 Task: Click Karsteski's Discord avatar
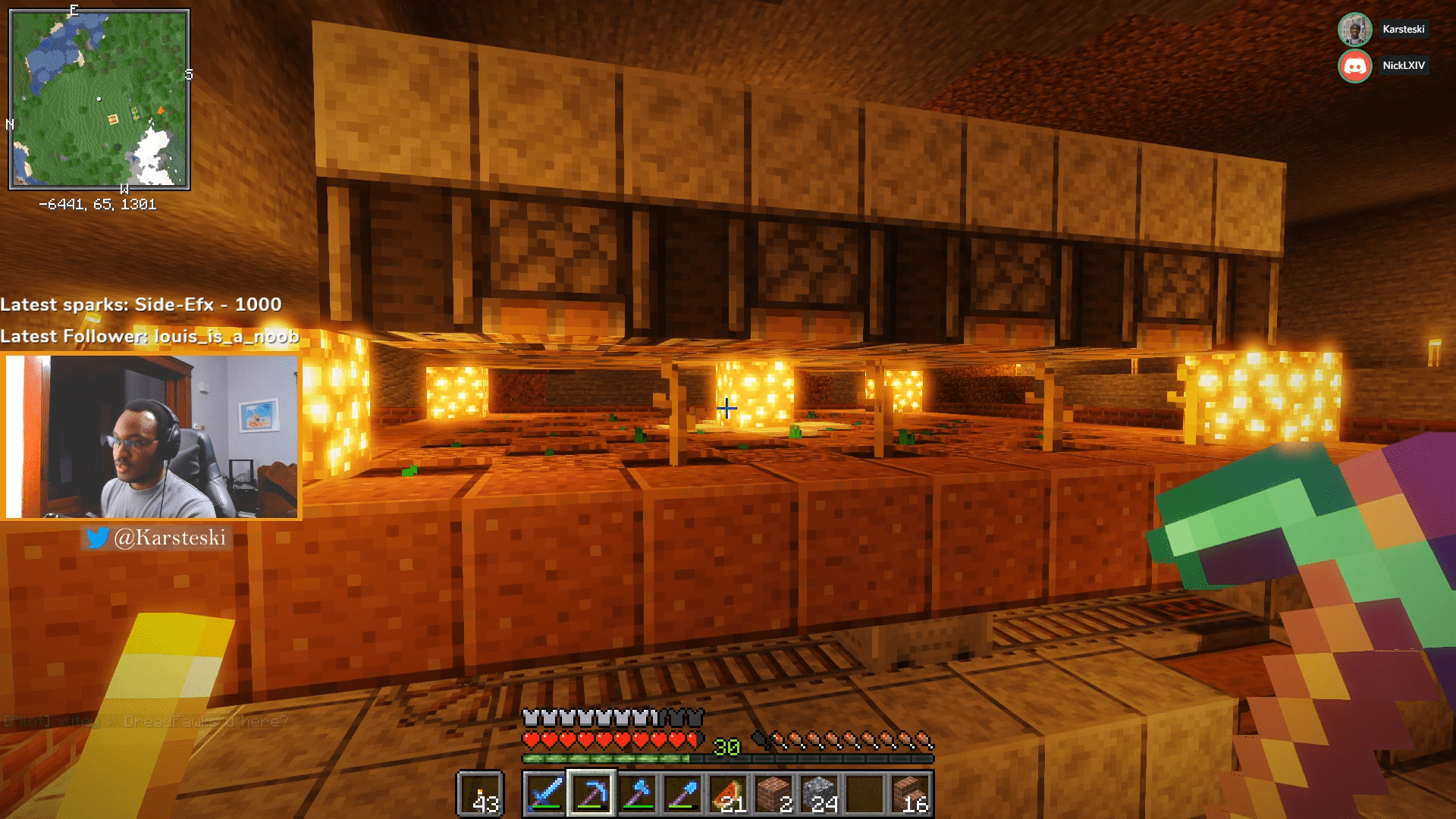point(1354,30)
